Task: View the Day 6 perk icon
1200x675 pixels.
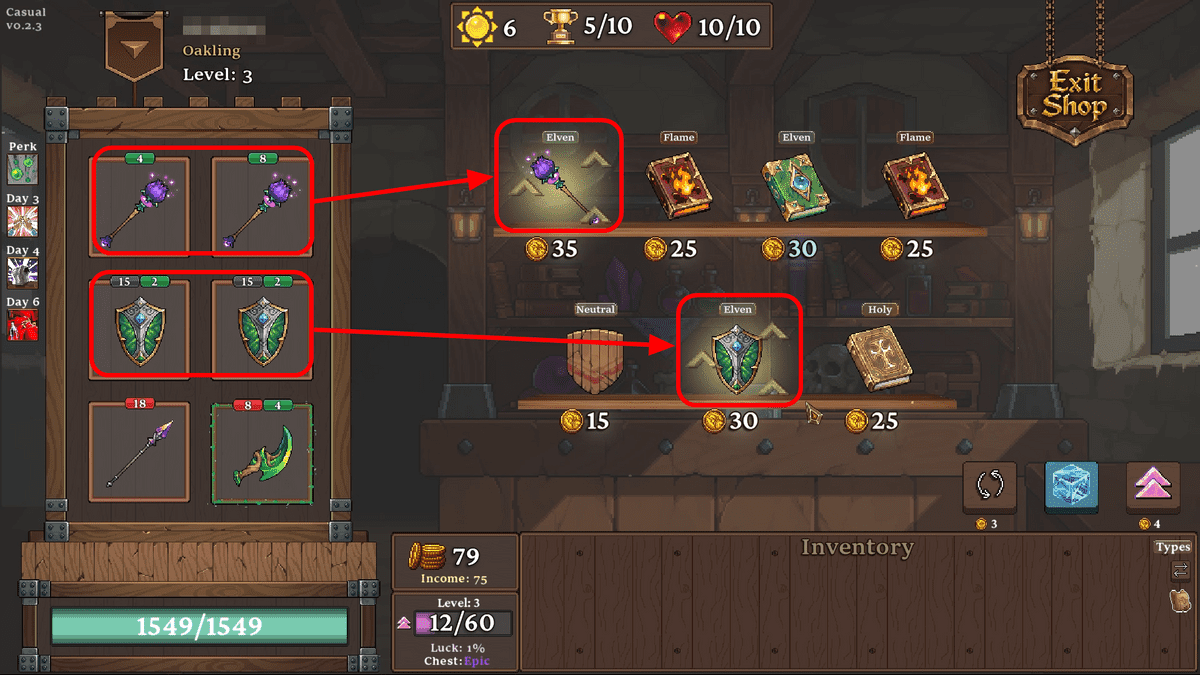Action: coord(22,325)
